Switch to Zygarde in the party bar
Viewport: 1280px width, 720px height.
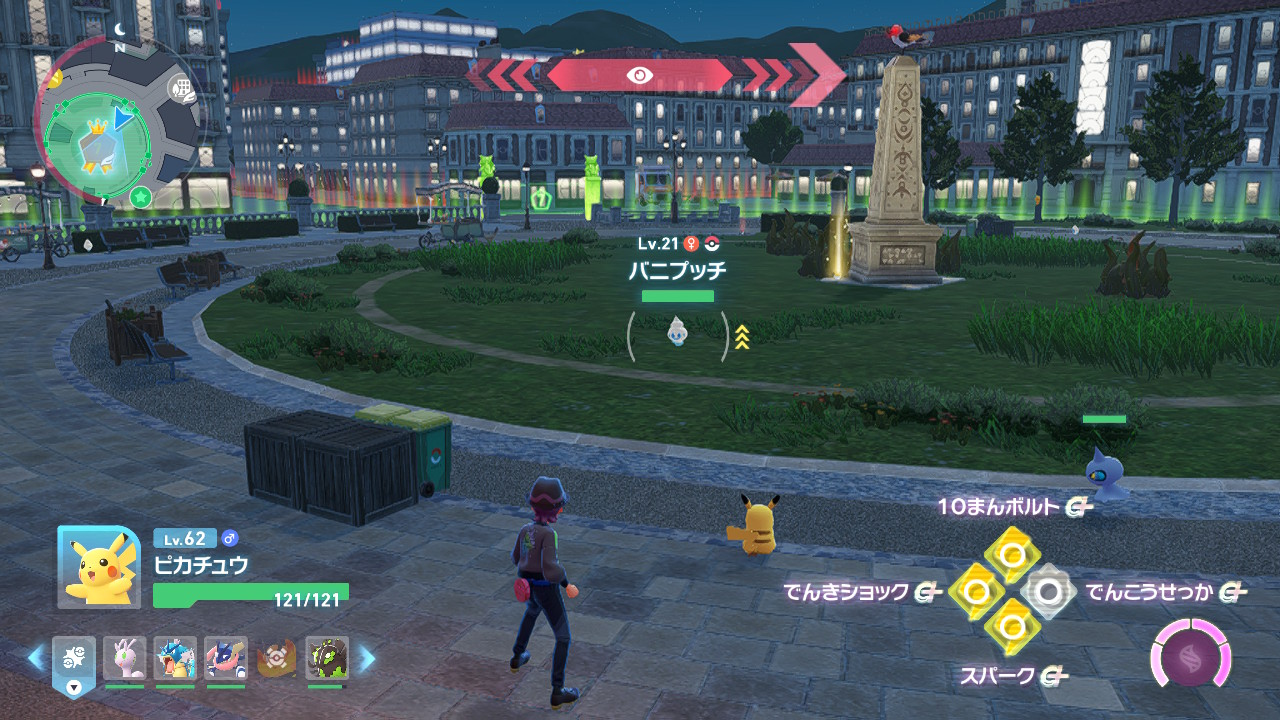pyautogui.click(x=327, y=658)
